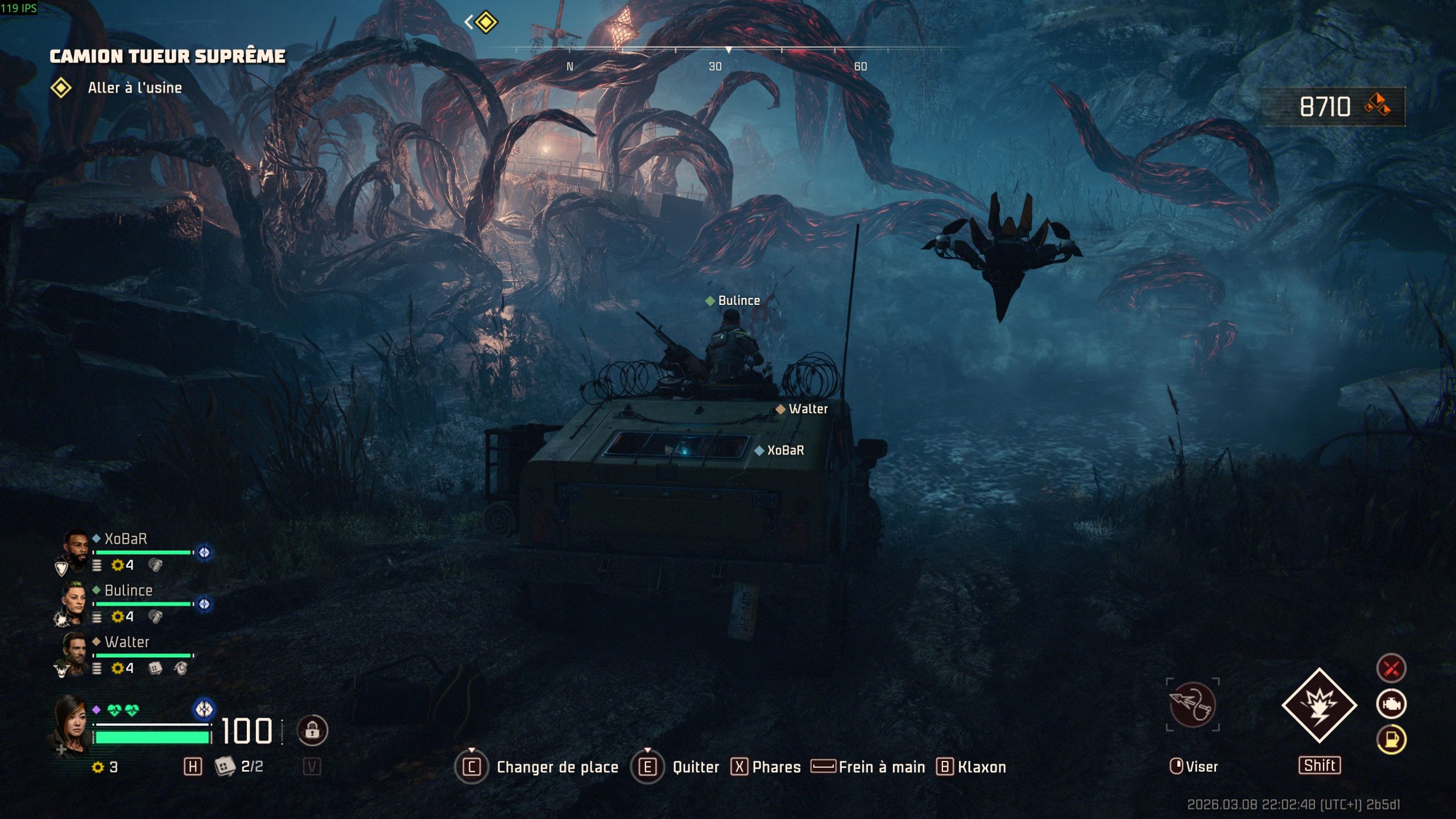Activate the harpoon aim ability icon

pos(1193,705)
